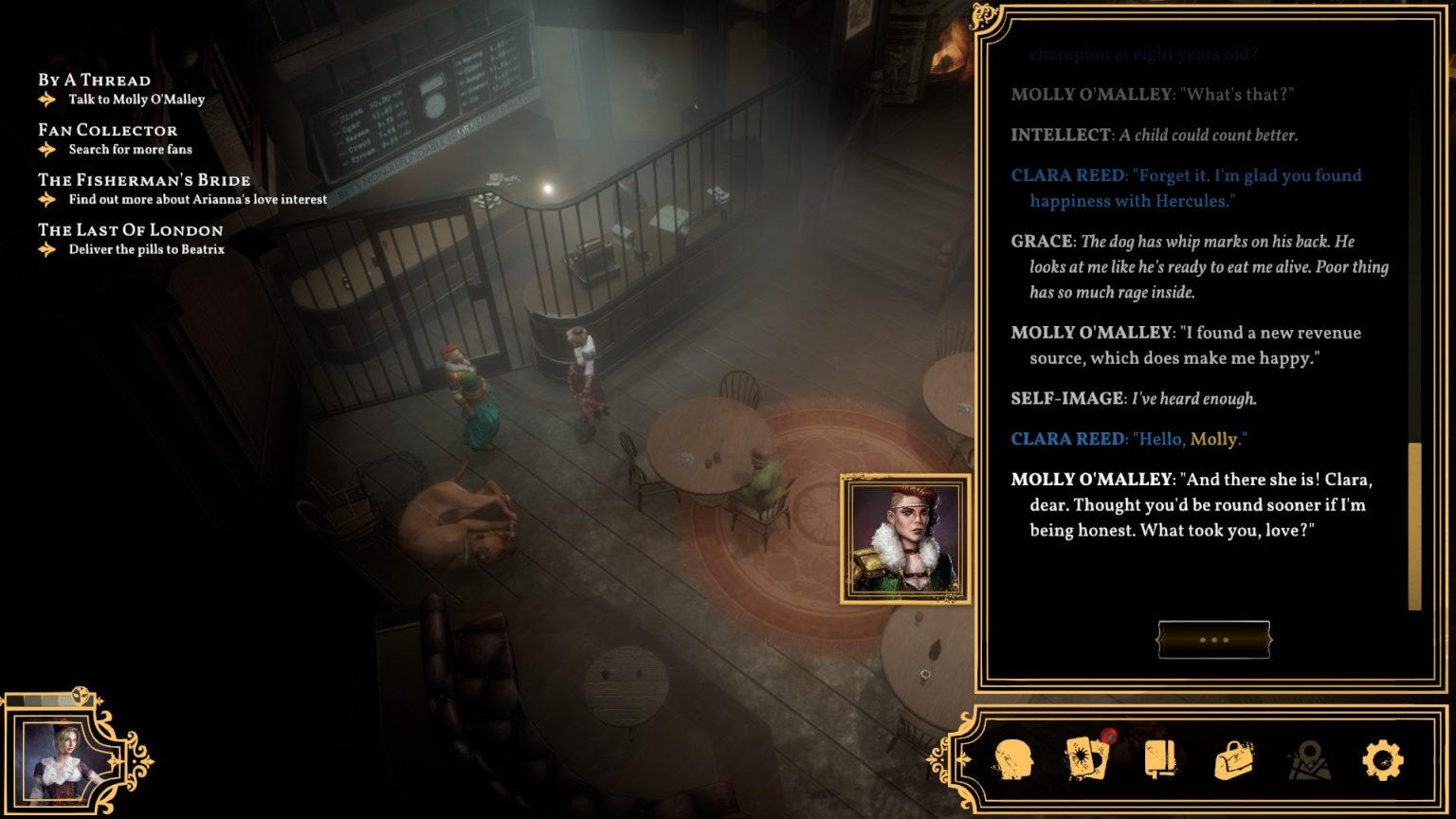Viewport: 1456px width, 819px height.
Task: Click the highlighted word Molly in dialogue
Action: (1213, 439)
